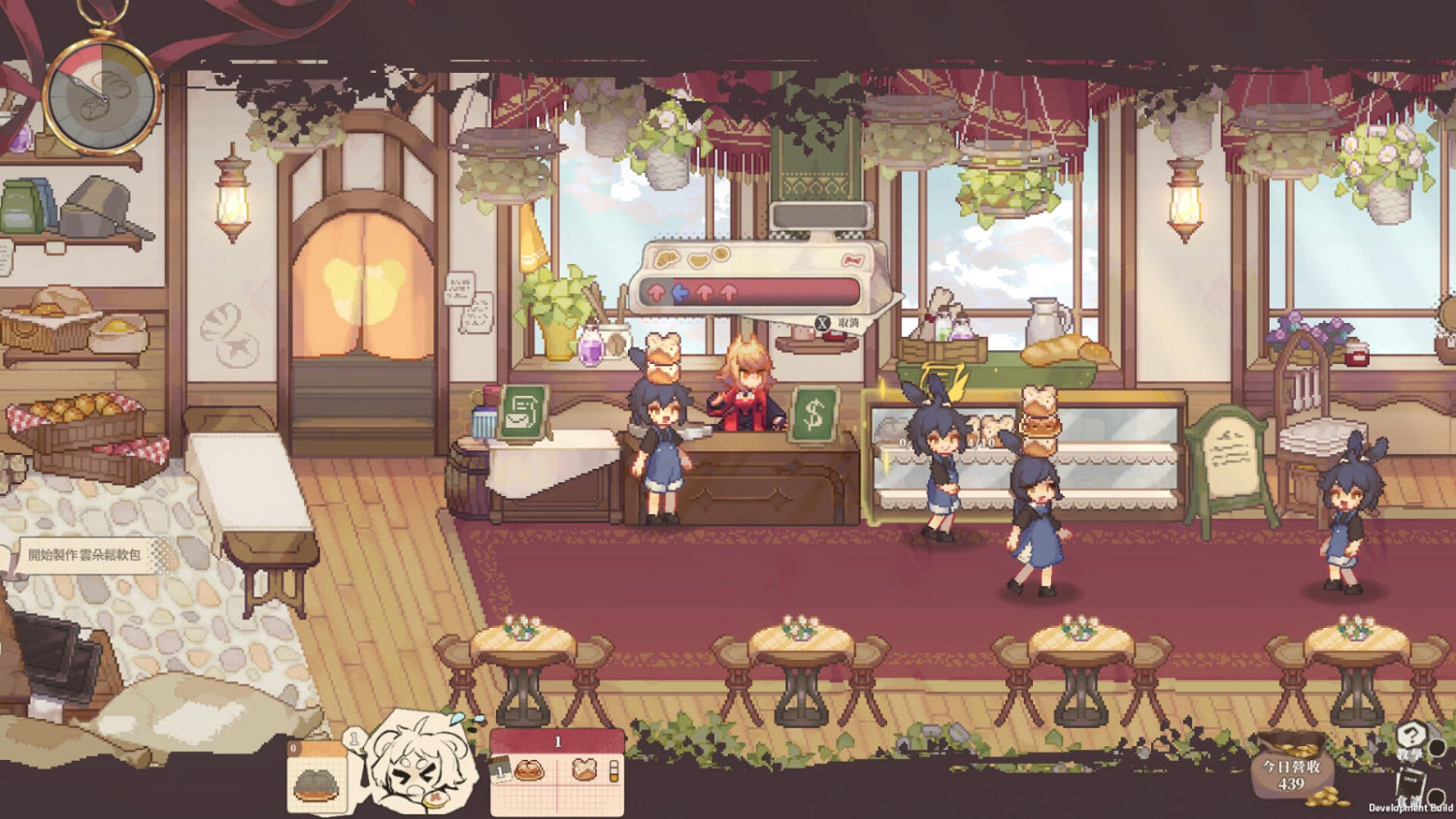This screenshot has width=1456, height=819.
Task: Click the croissant icon on the minigame panel
Action: (666, 258)
